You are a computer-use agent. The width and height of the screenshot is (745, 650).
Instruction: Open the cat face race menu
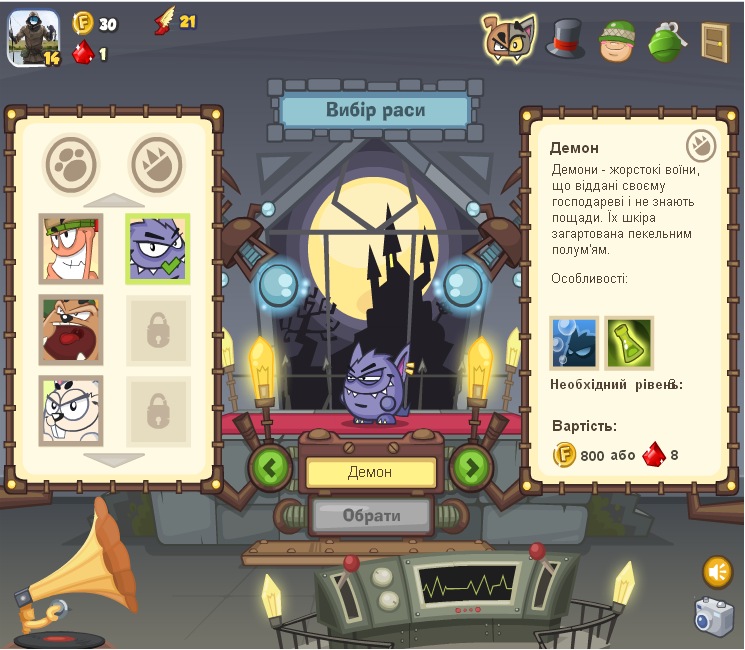click(508, 38)
